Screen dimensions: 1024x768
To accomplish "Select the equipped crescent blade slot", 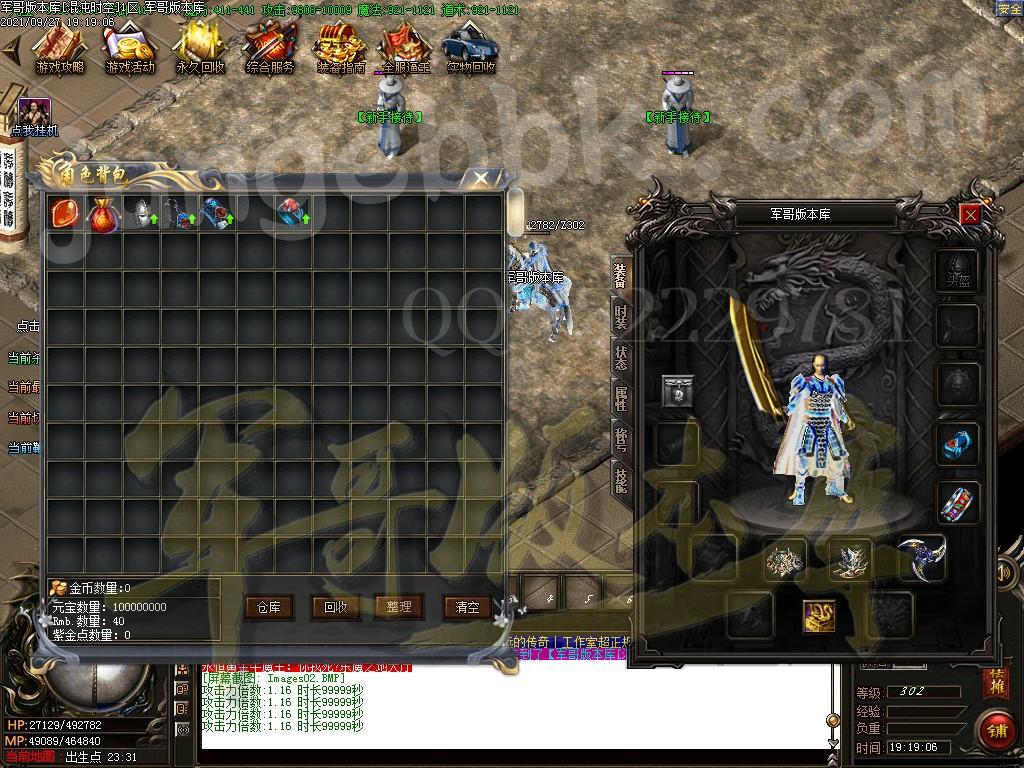I will 920,558.
